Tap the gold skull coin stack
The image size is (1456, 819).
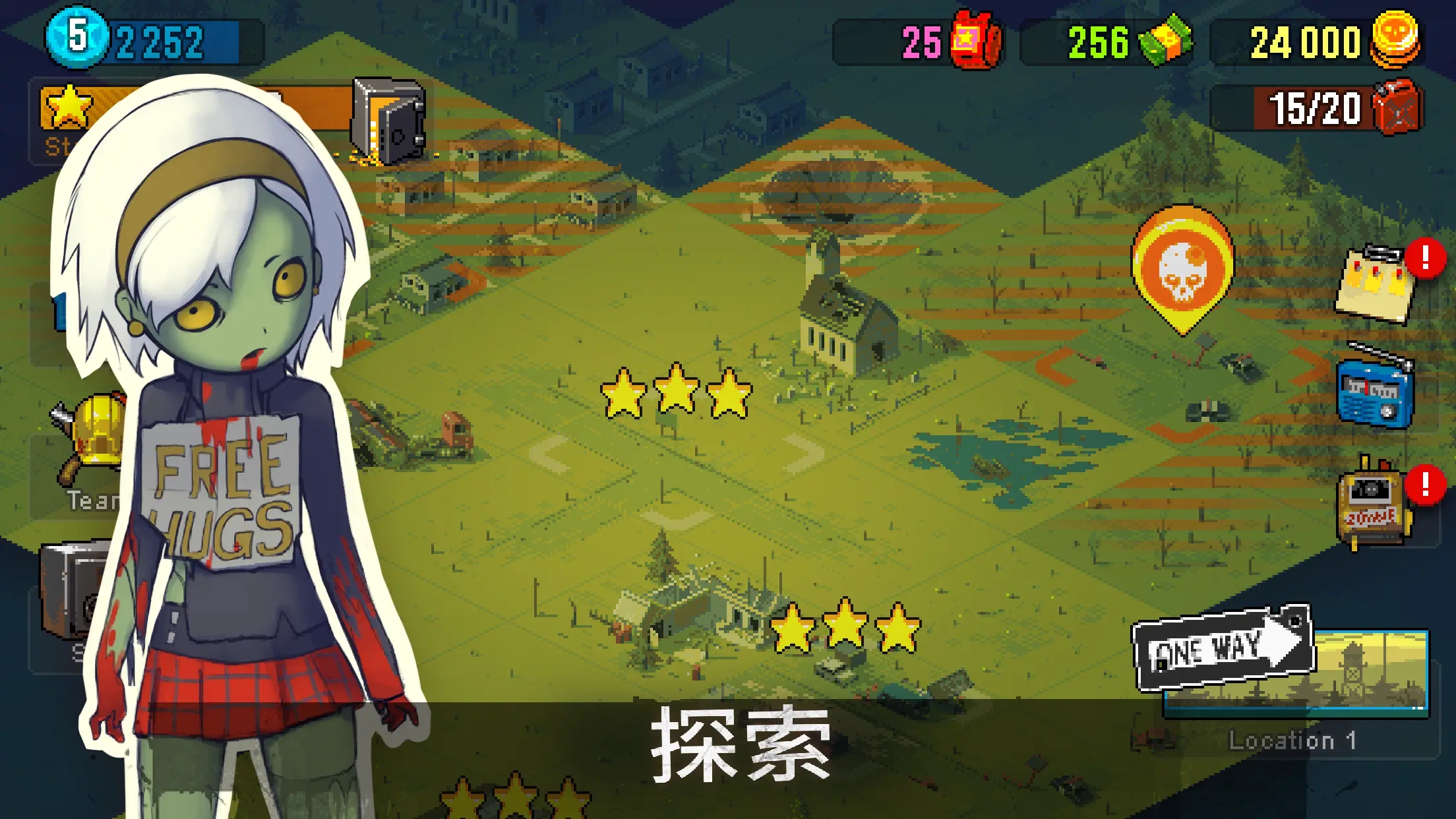pos(1395,38)
